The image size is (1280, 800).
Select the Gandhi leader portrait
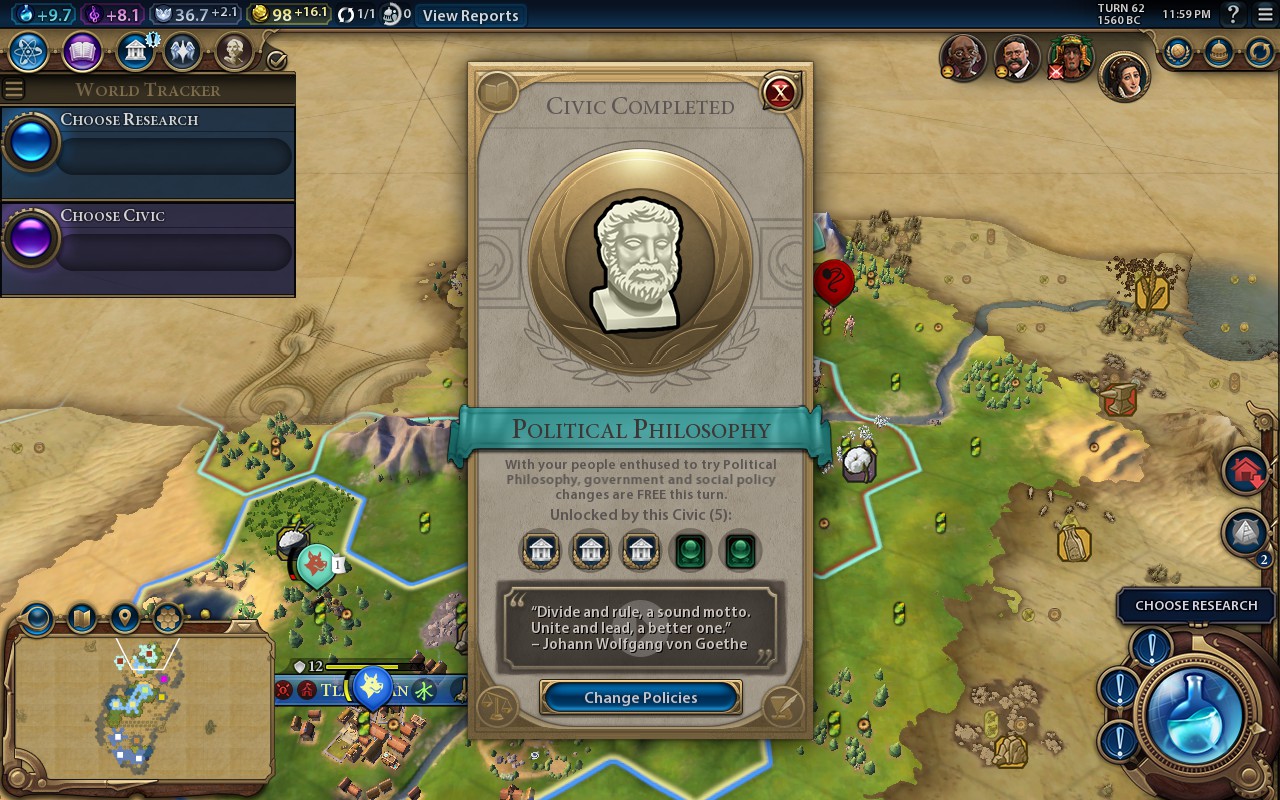tap(963, 59)
